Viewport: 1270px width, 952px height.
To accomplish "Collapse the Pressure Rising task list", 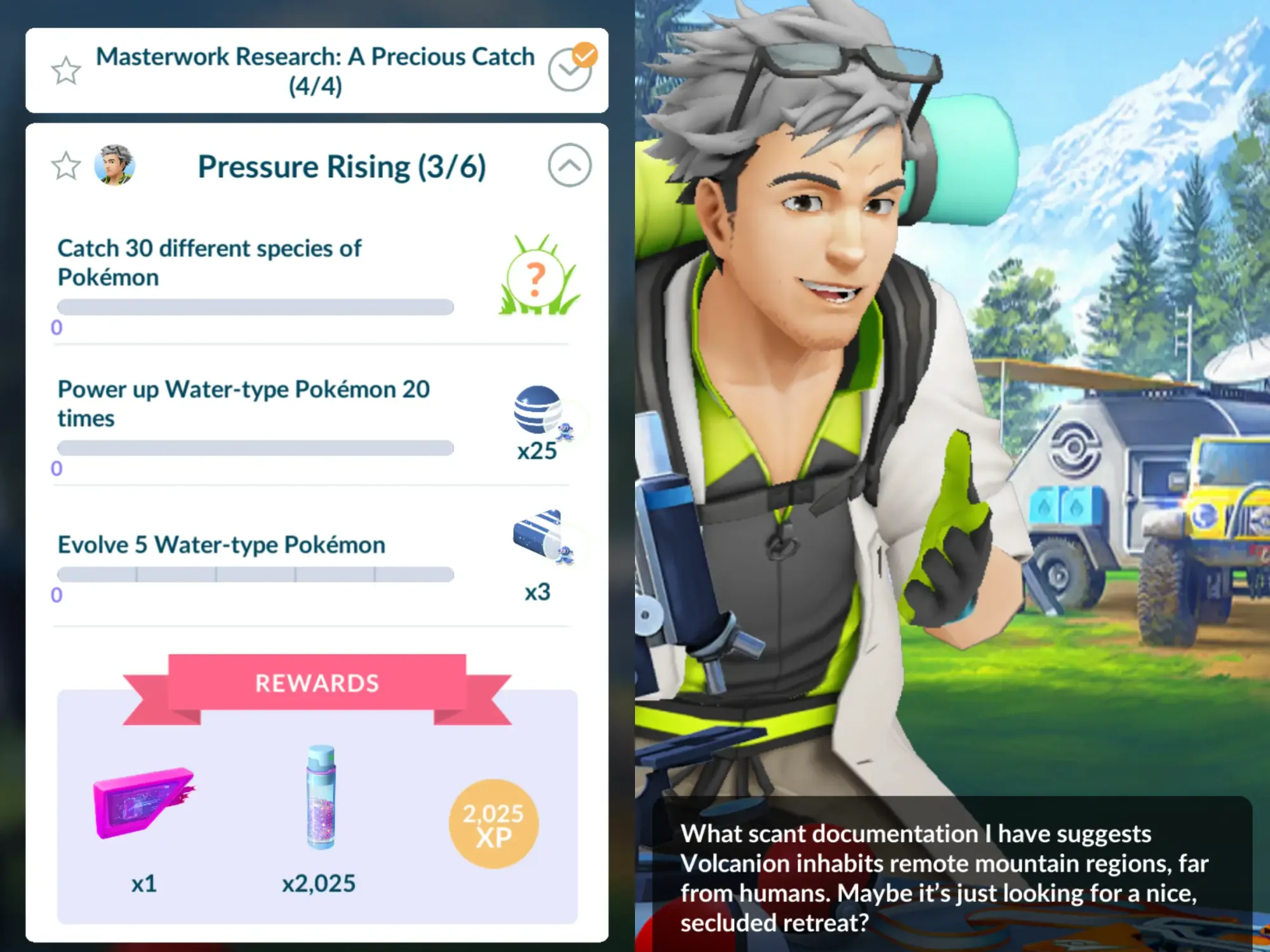I will (570, 165).
